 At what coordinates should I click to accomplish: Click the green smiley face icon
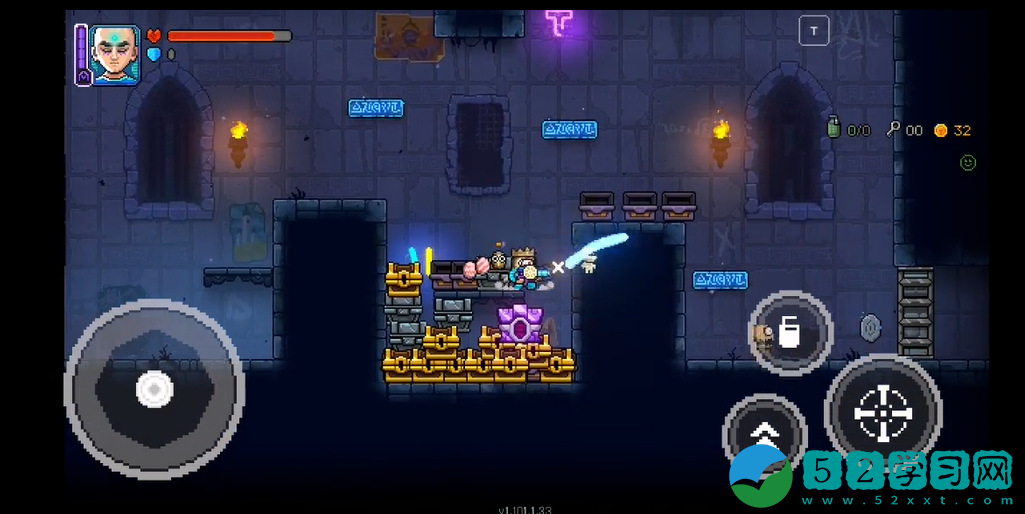[967, 162]
